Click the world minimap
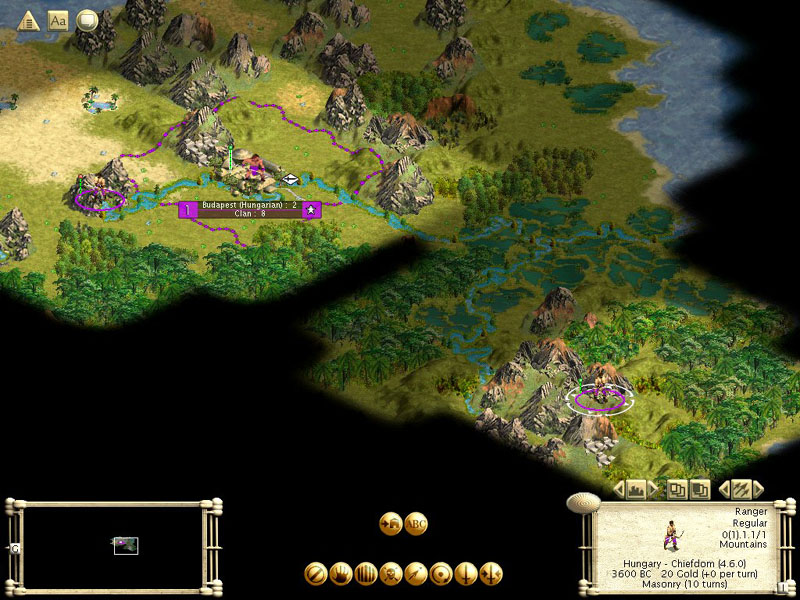Screen dimensions: 800x600 pyautogui.click(x=114, y=546)
